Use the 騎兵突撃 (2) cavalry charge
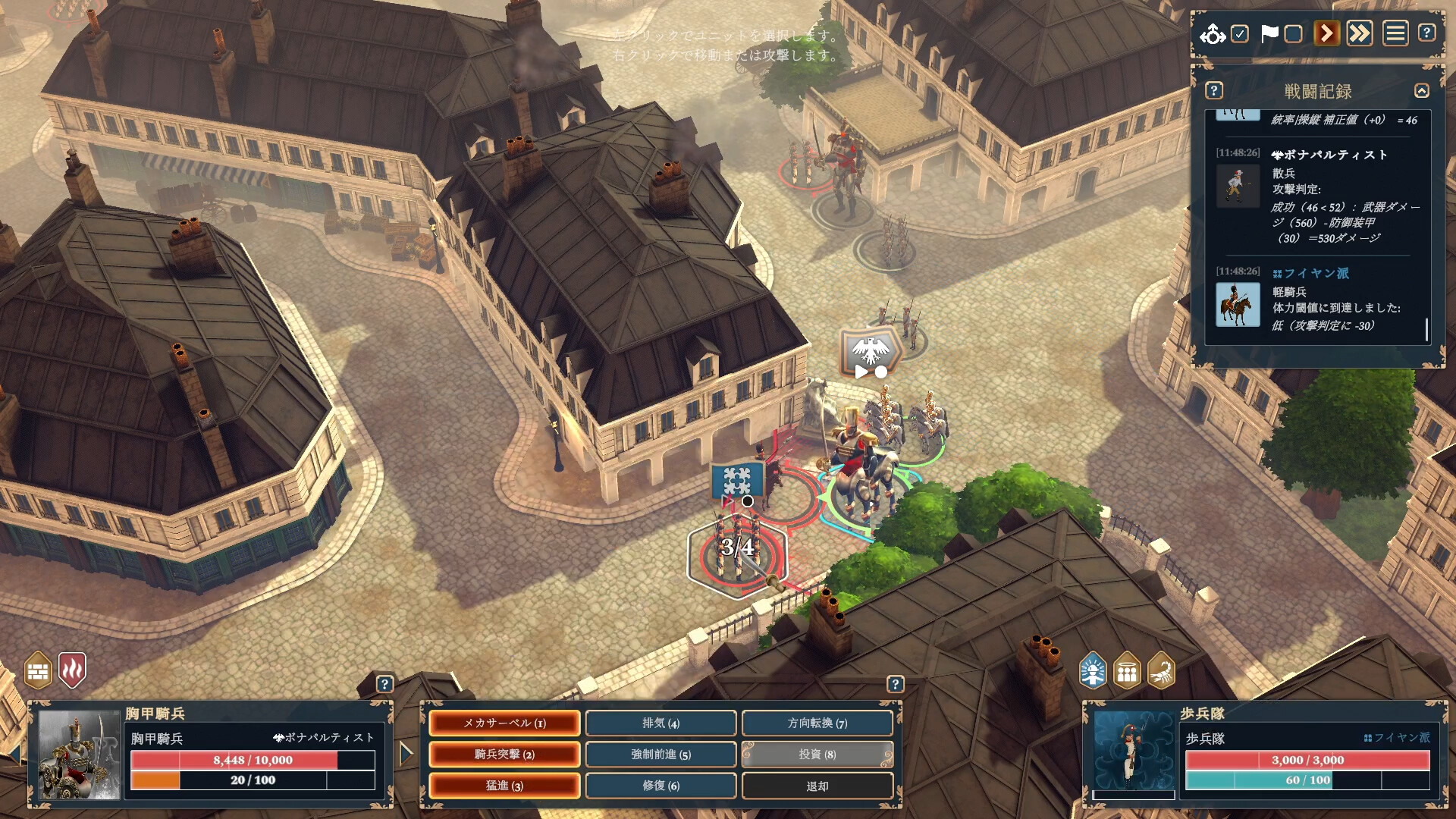The height and width of the screenshot is (819, 1456). tap(504, 755)
